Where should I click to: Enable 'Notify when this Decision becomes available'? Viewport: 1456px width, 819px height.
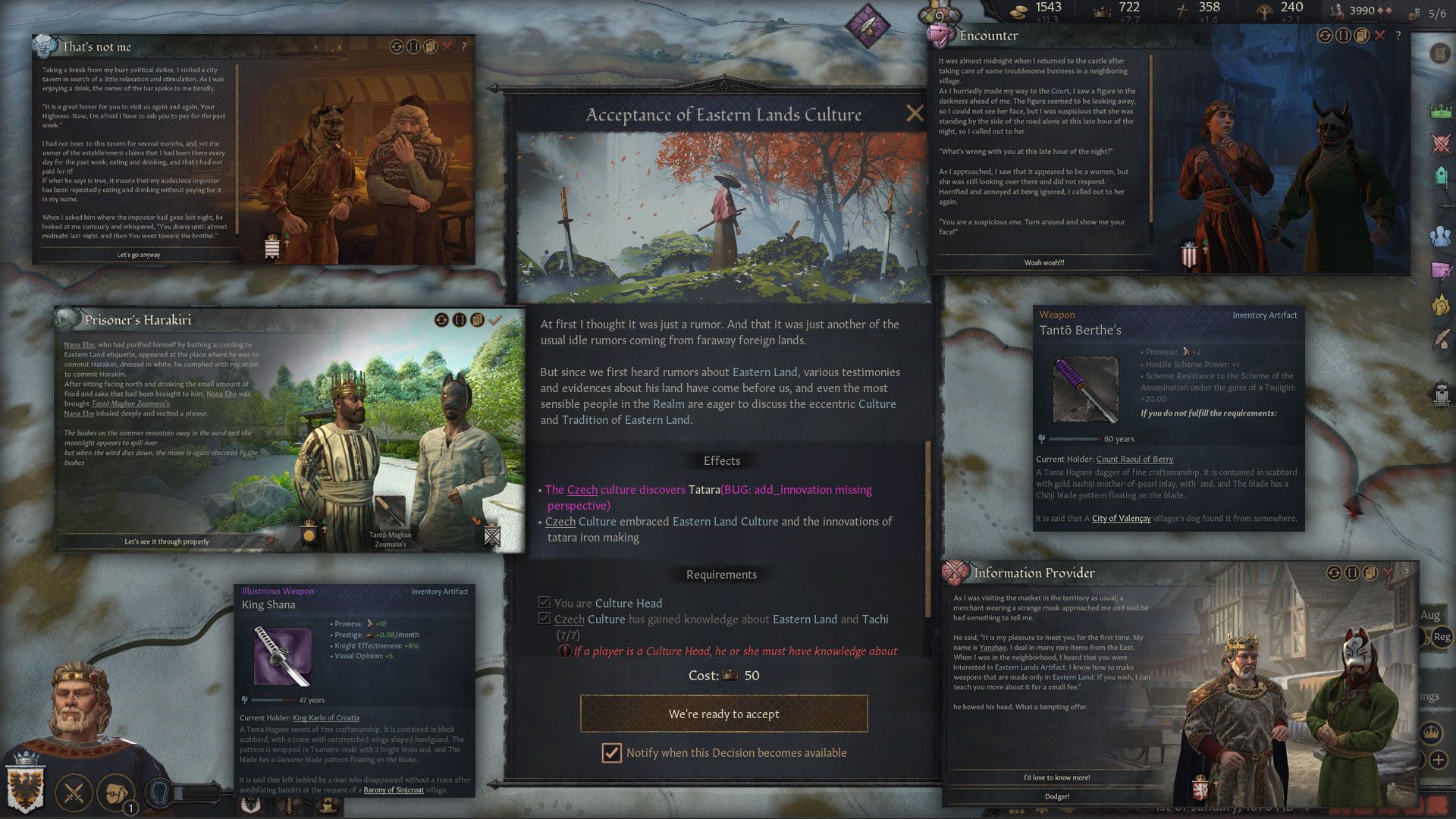[611, 753]
